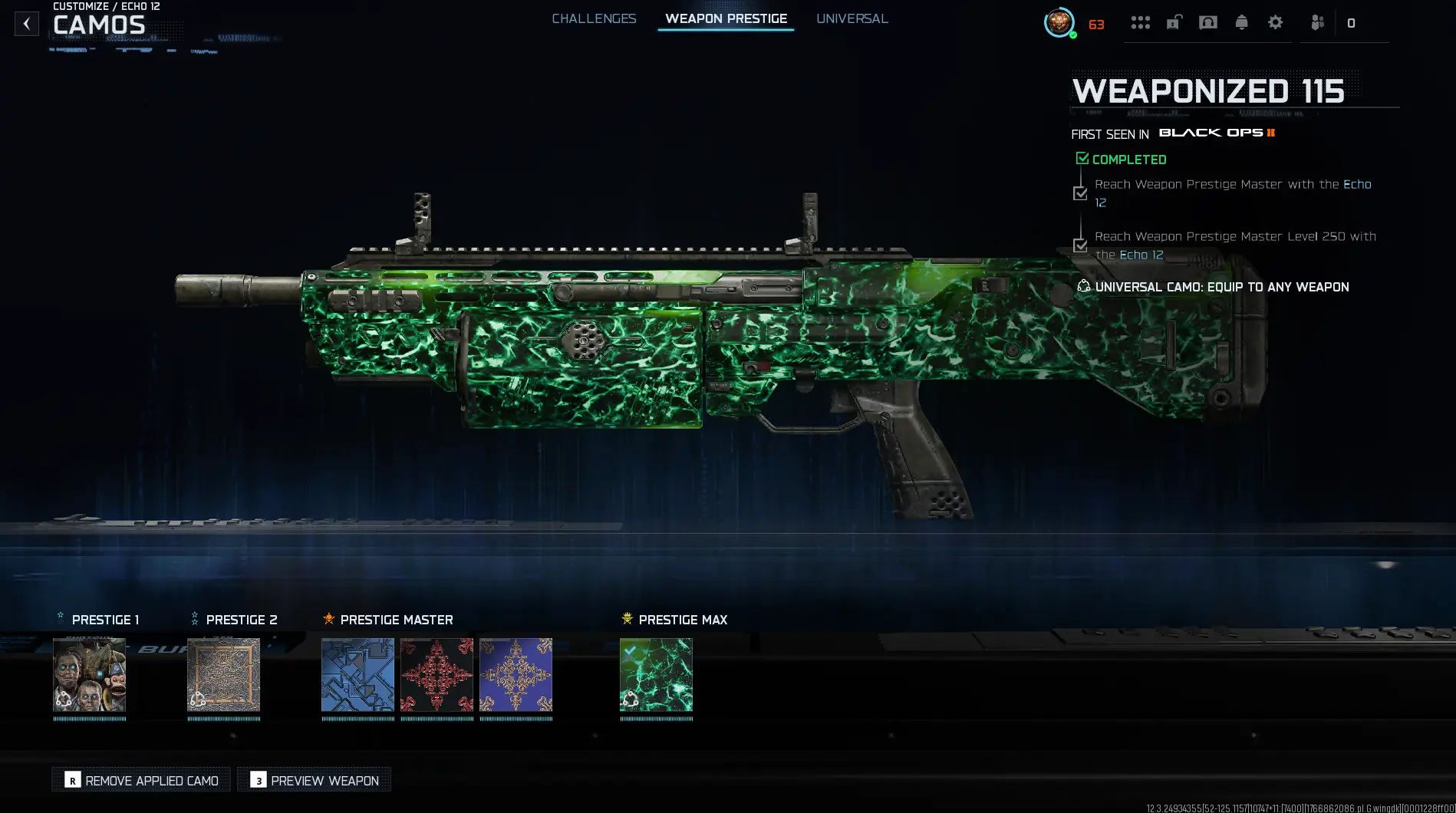Click the COMPLETED checkmark indicator
Viewport: 1456px width, 813px height.
(x=1082, y=158)
